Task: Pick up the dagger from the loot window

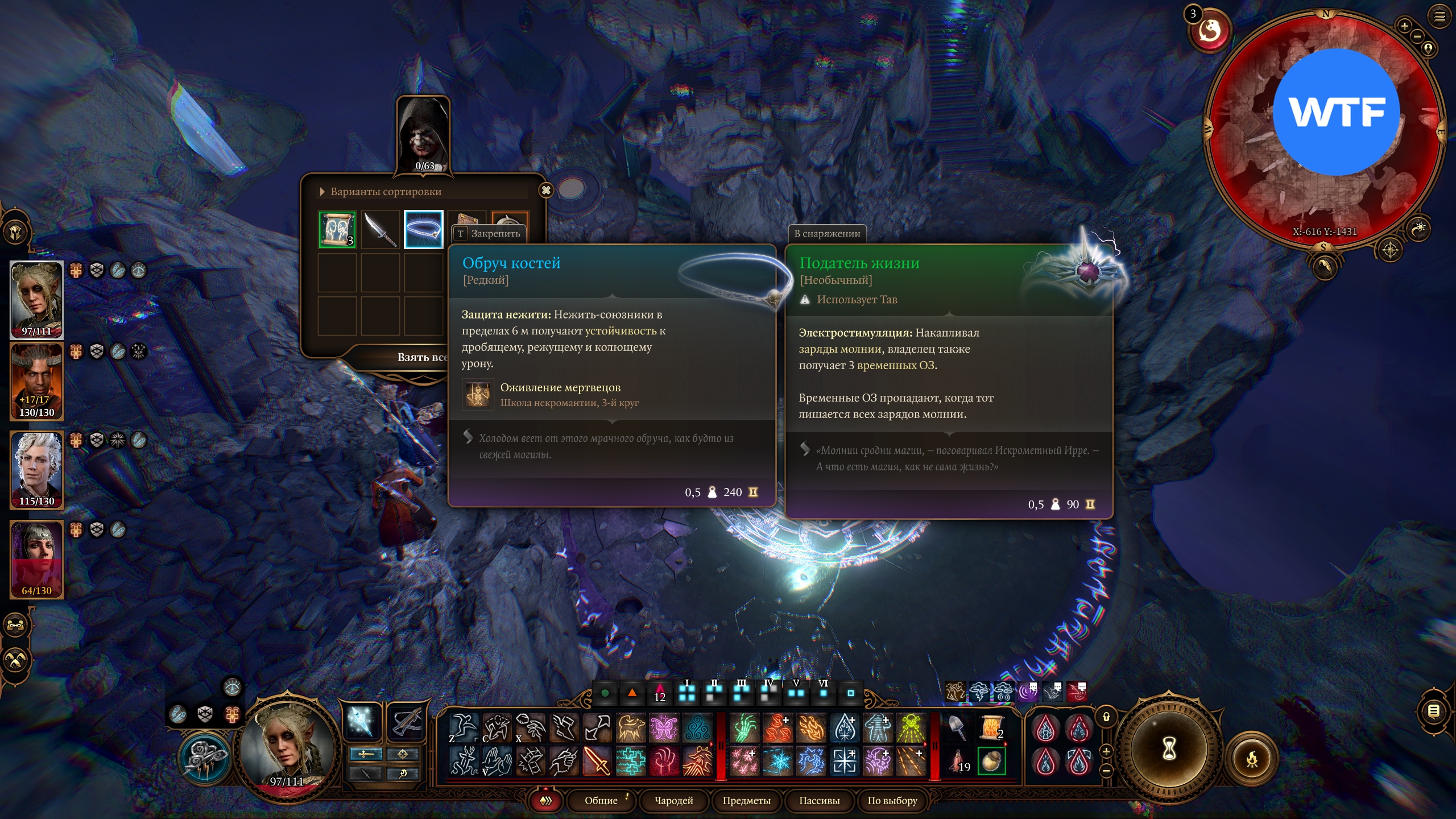Action: point(380,230)
